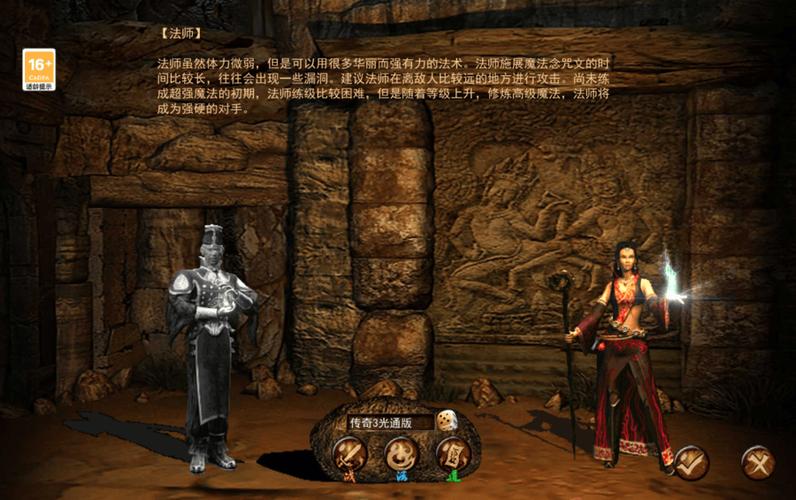Select the female mage in red robes
Screen dimensions: 796x500
627,350
